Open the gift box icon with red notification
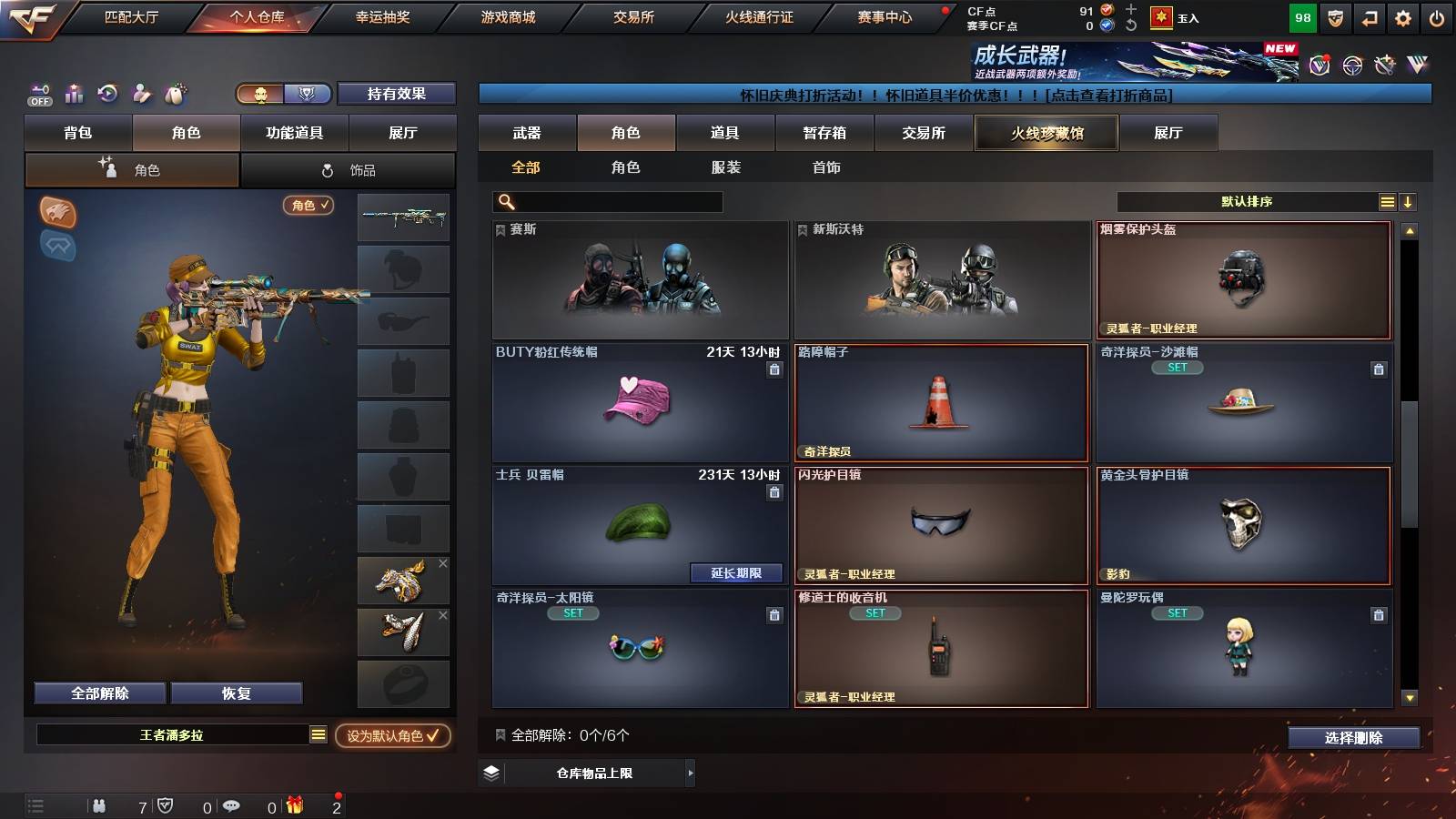Screen dimensions: 1456x819 [291, 805]
